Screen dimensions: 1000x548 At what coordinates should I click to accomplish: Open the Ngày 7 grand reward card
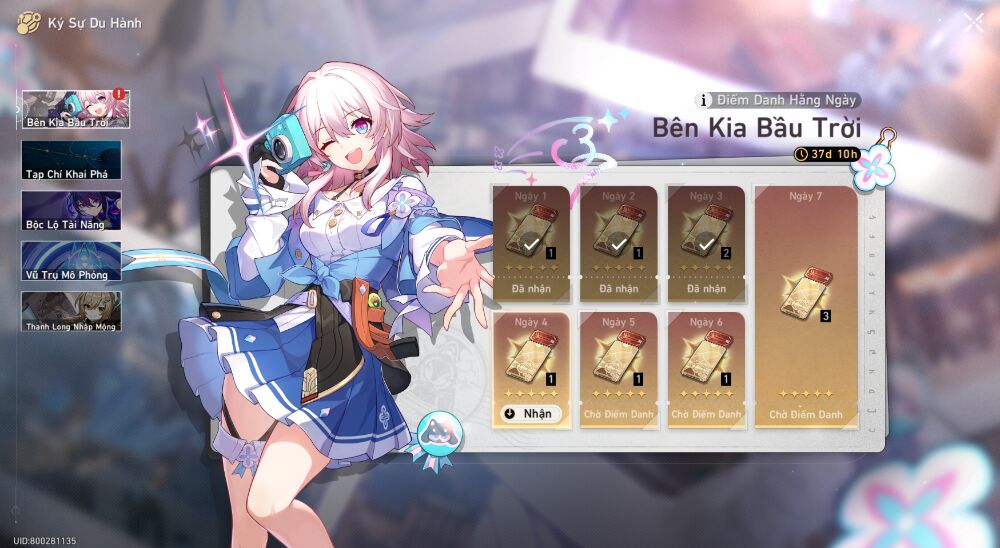tap(805, 306)
